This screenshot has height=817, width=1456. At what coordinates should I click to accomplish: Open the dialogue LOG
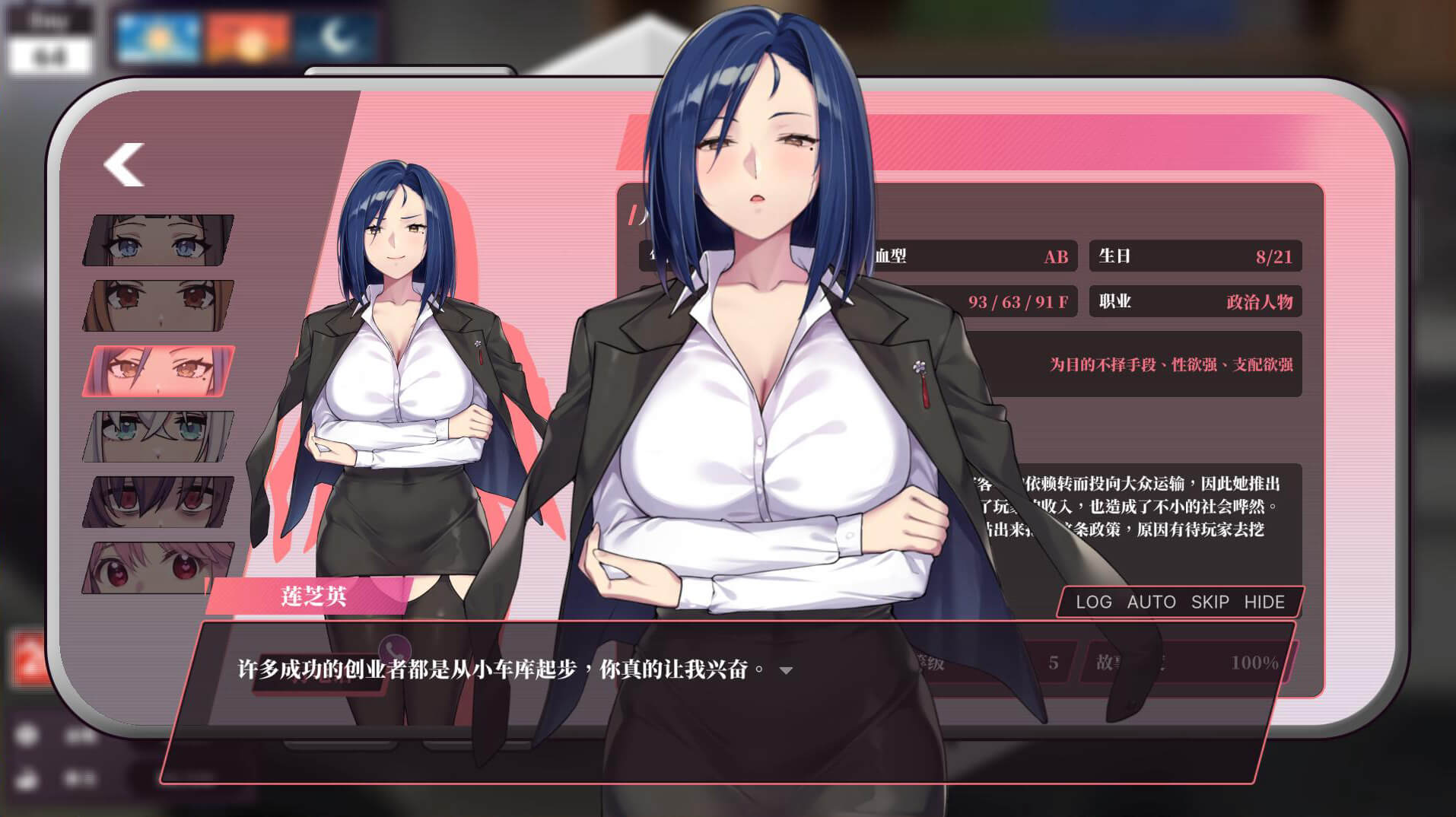1093,602
